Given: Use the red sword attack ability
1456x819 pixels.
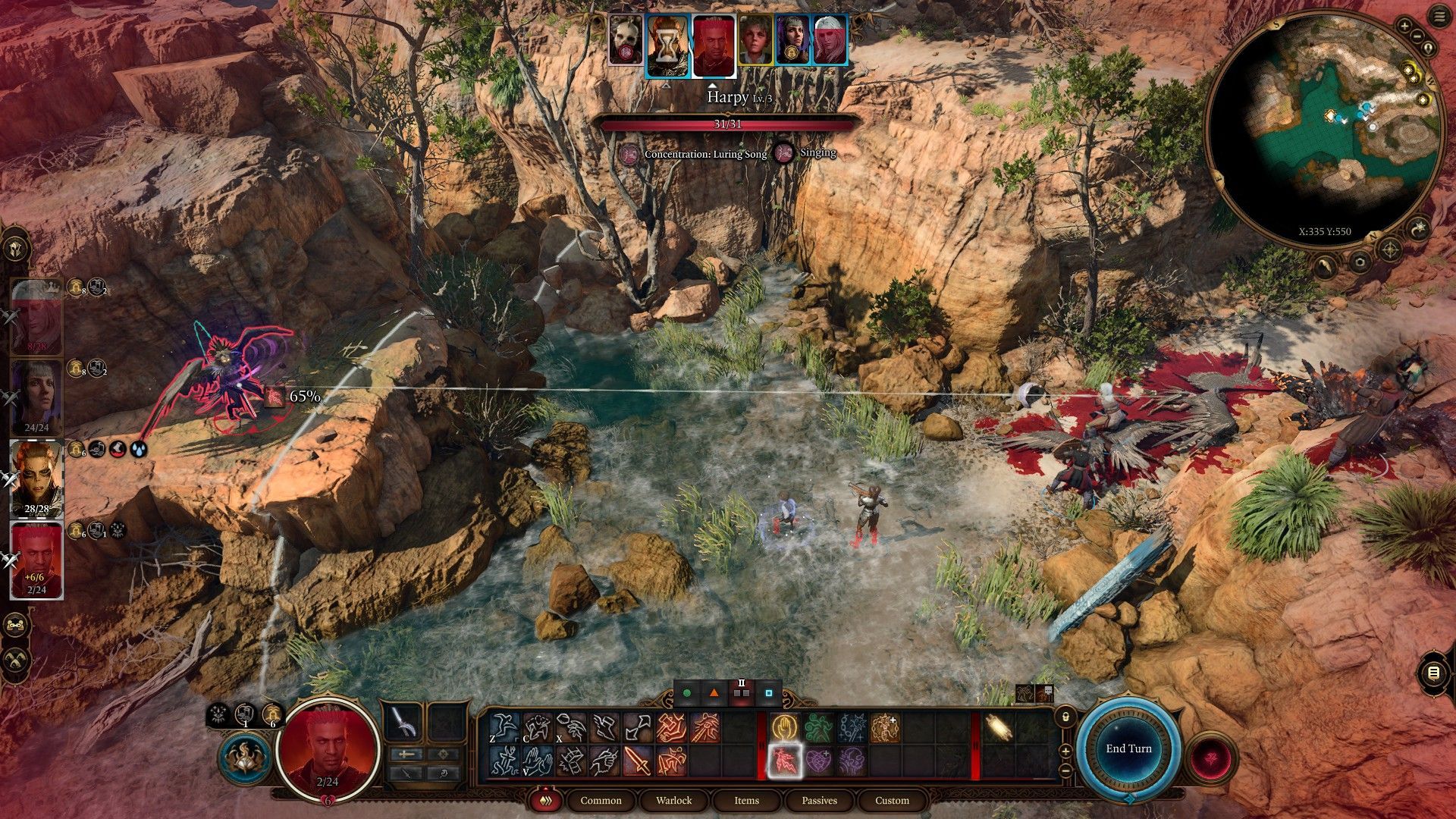Looking at the screenshot, I should tap(637, 761).
